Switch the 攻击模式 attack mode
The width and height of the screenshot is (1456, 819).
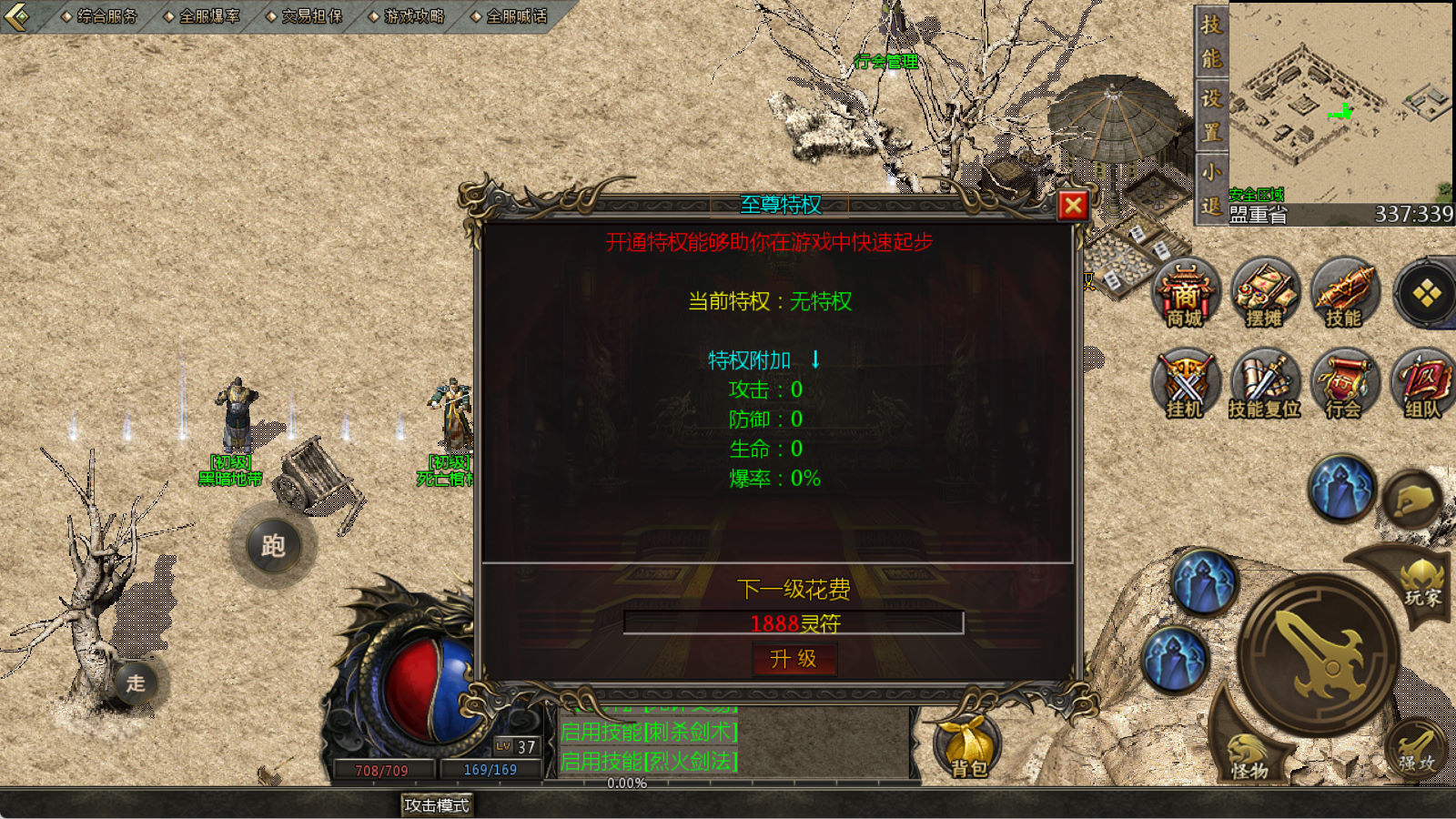[437, 805]
